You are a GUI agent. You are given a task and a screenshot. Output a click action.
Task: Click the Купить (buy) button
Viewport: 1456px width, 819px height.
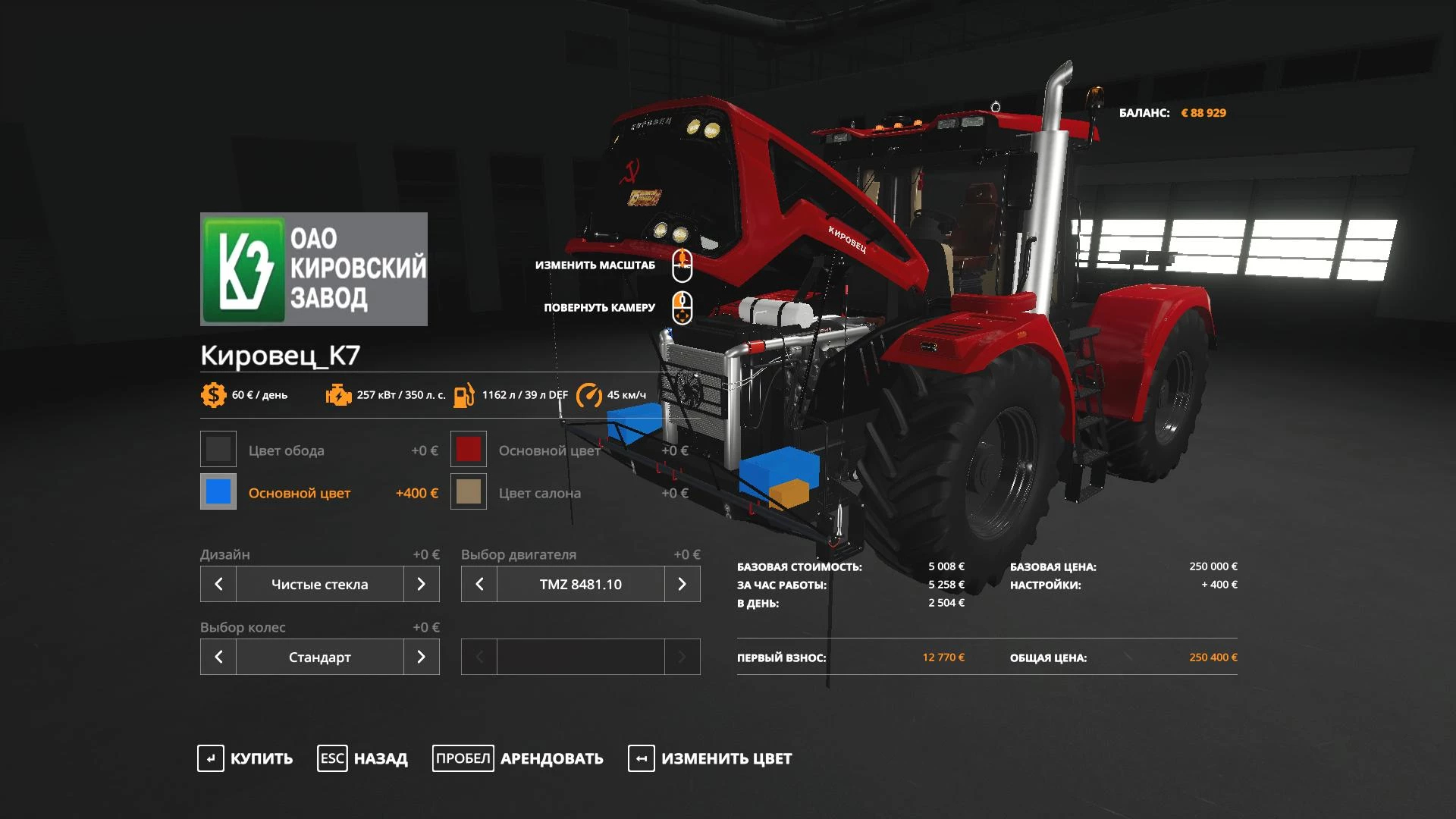(245, 758)
